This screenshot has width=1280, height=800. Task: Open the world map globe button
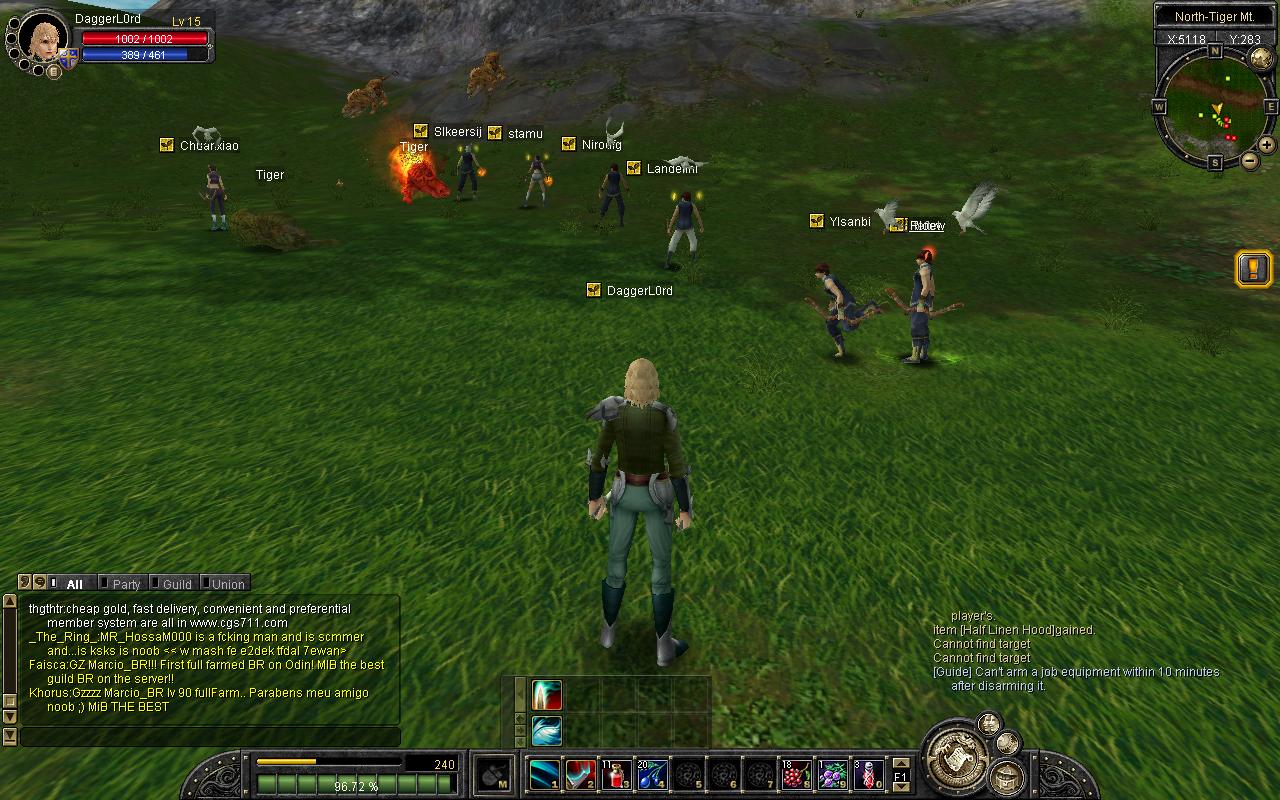[x=1262, y=57]
